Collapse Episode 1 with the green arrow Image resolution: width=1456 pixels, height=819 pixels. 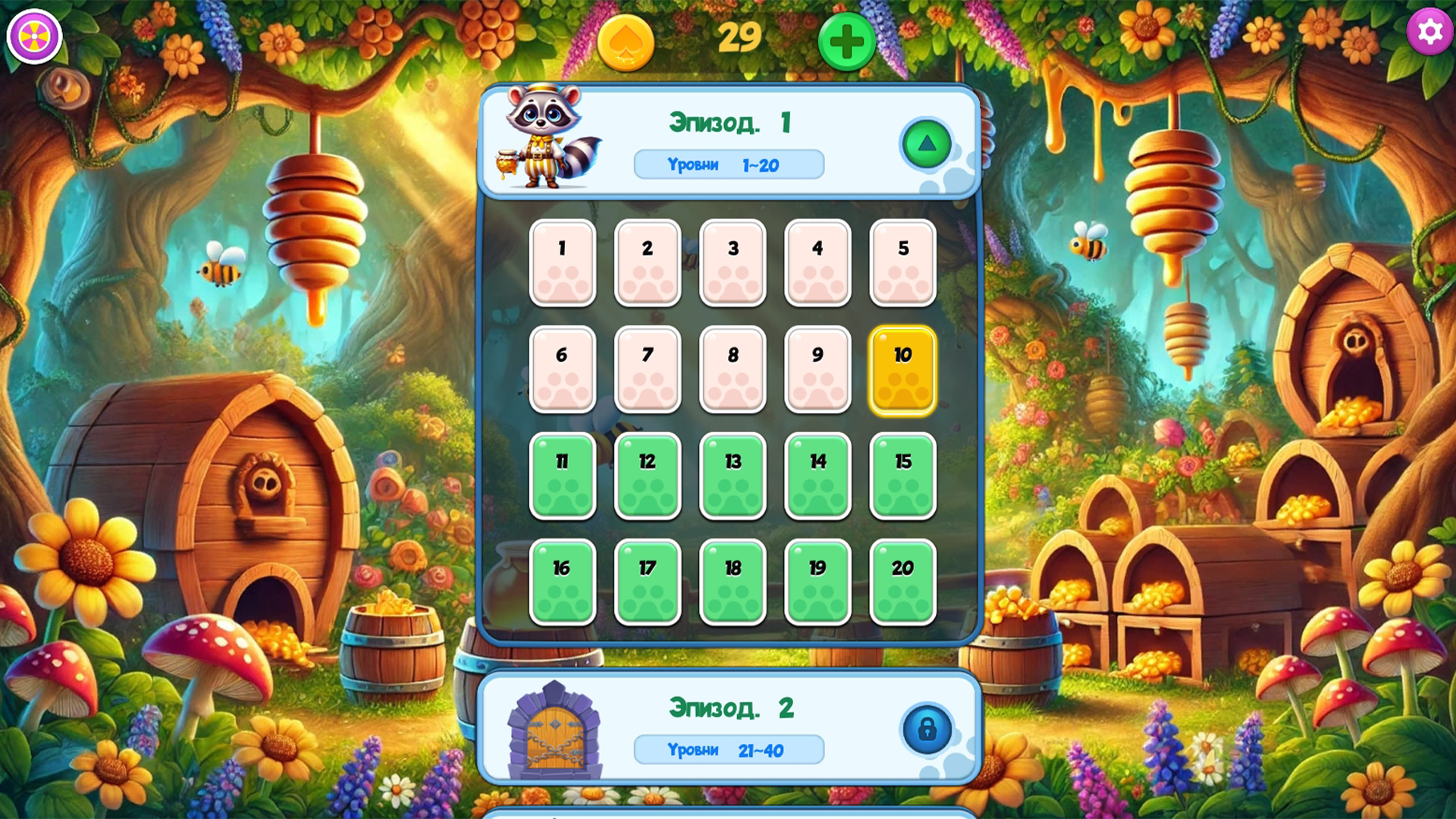(927, 142)
